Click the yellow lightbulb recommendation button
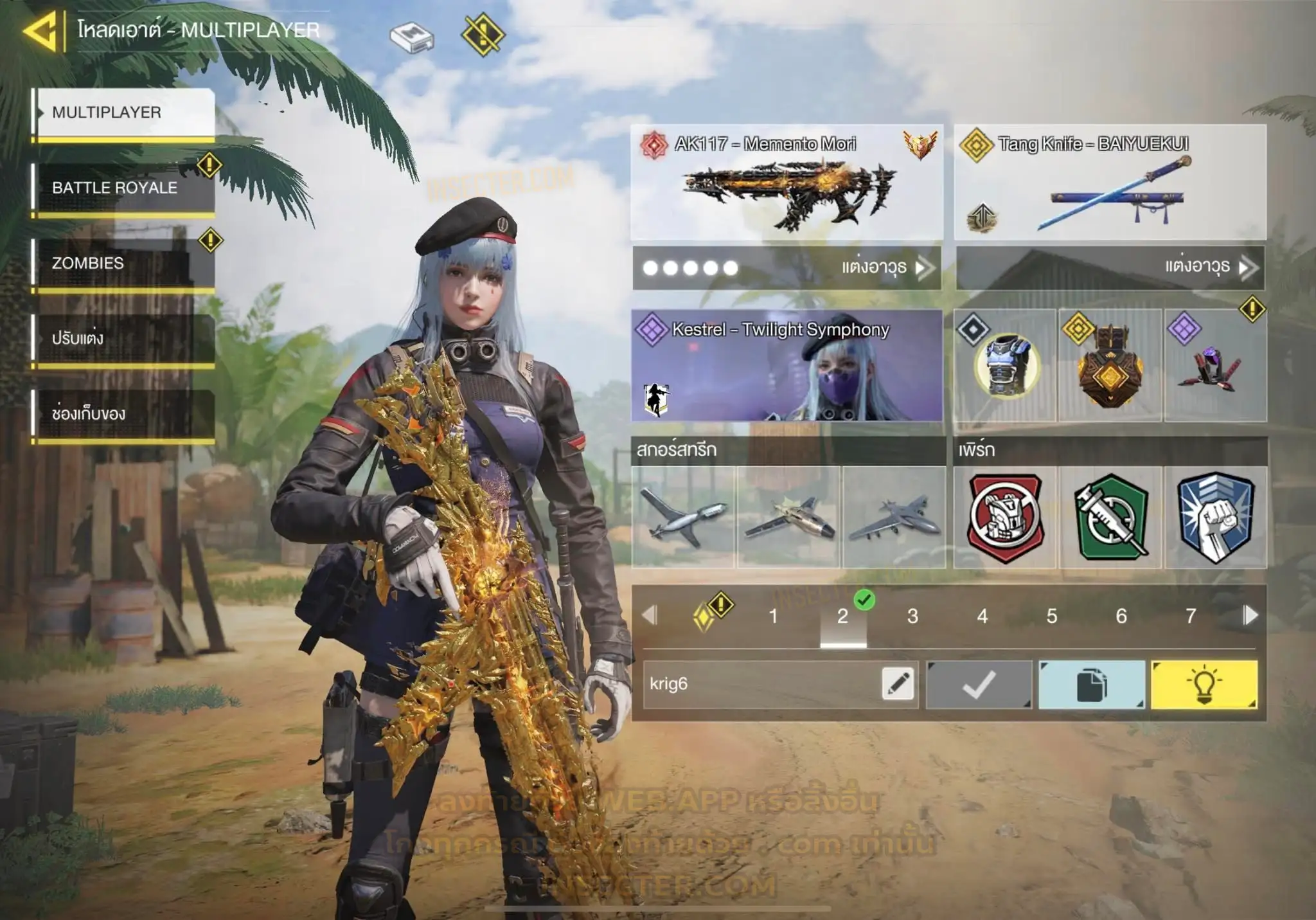Image resolution: width=1316 pixels, height=920 pixels. coord(1204,685)
